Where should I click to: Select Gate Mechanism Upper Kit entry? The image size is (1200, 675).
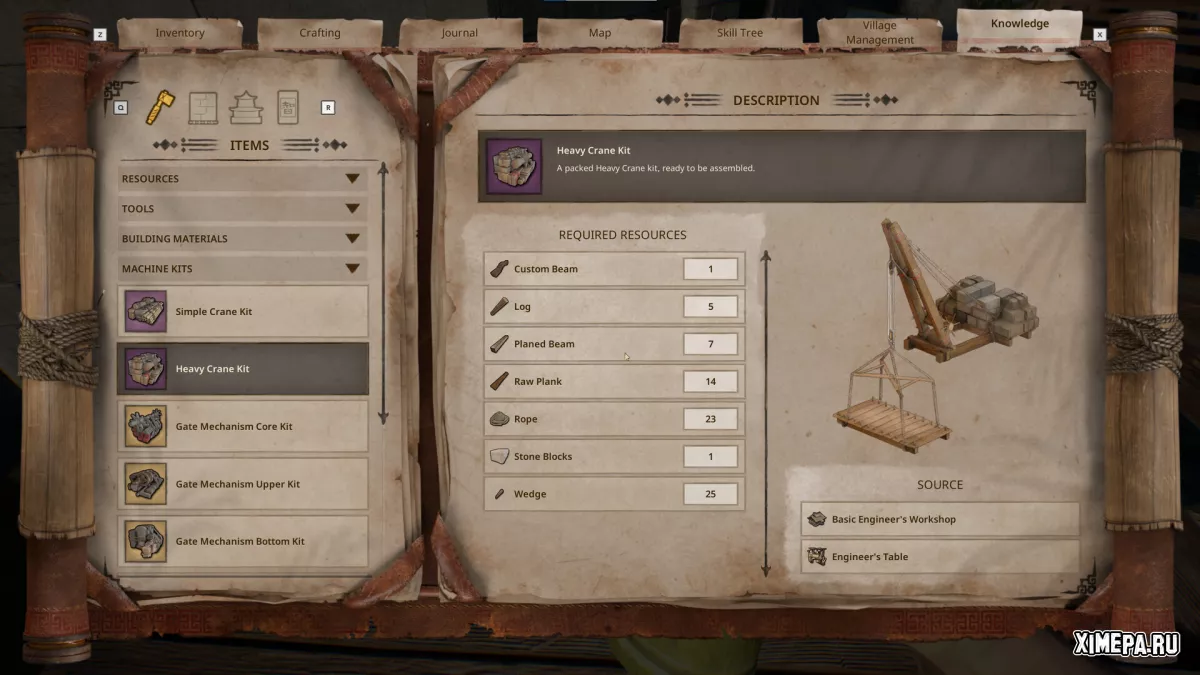(x=243, y=484)
